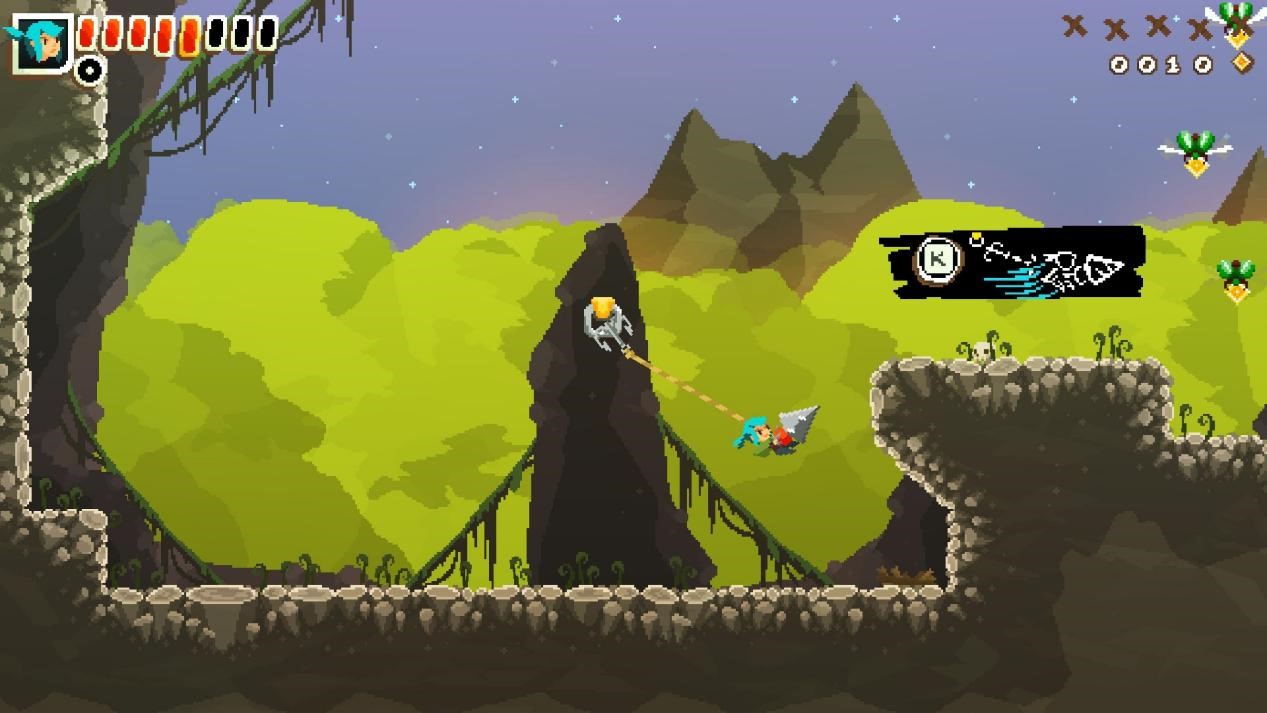Click the orange gem currency icon

point(1241,63)
